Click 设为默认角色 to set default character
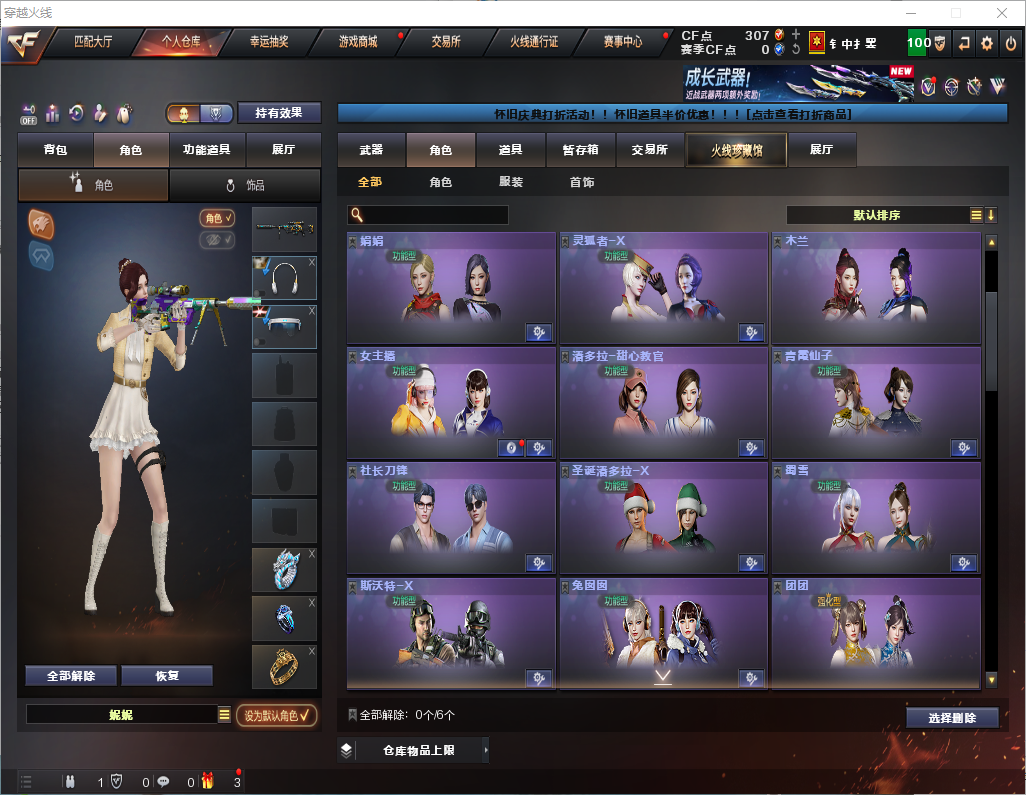The height and width of the screenshot is (795, 1026). pos(276,715)
